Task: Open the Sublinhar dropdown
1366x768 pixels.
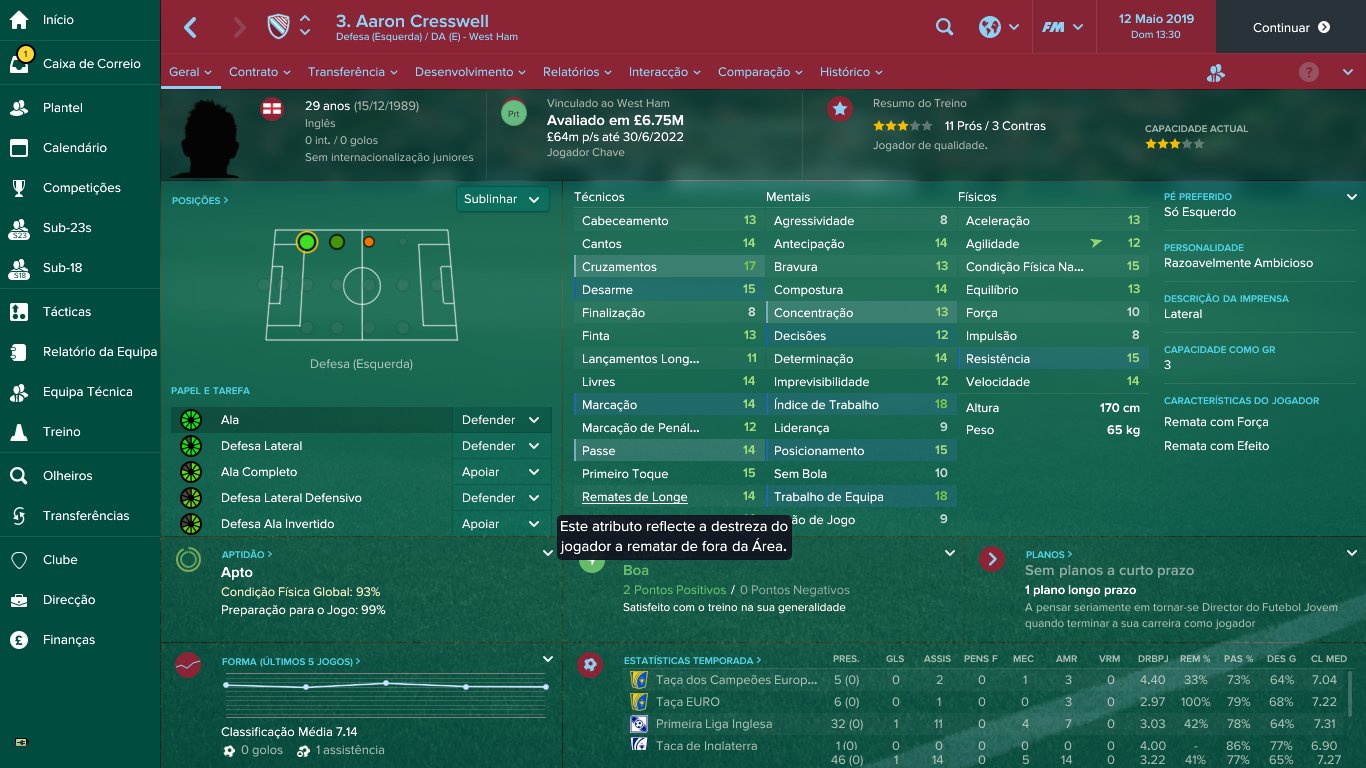Action: click(x=502, y=199)
